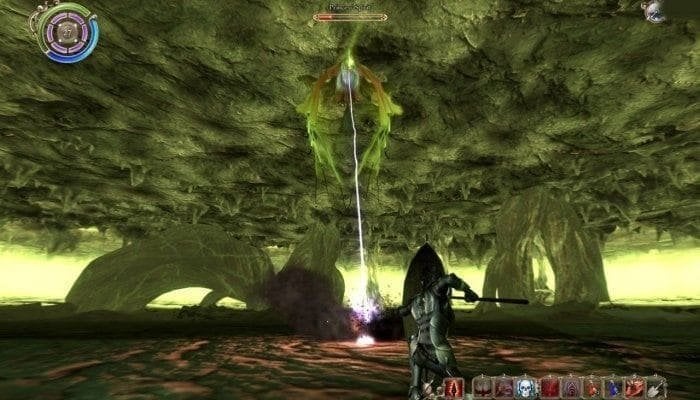This screenshot has width=700, height=400.
Task: Select the shovel slot in the hotbar
Action: click(656, 387)
